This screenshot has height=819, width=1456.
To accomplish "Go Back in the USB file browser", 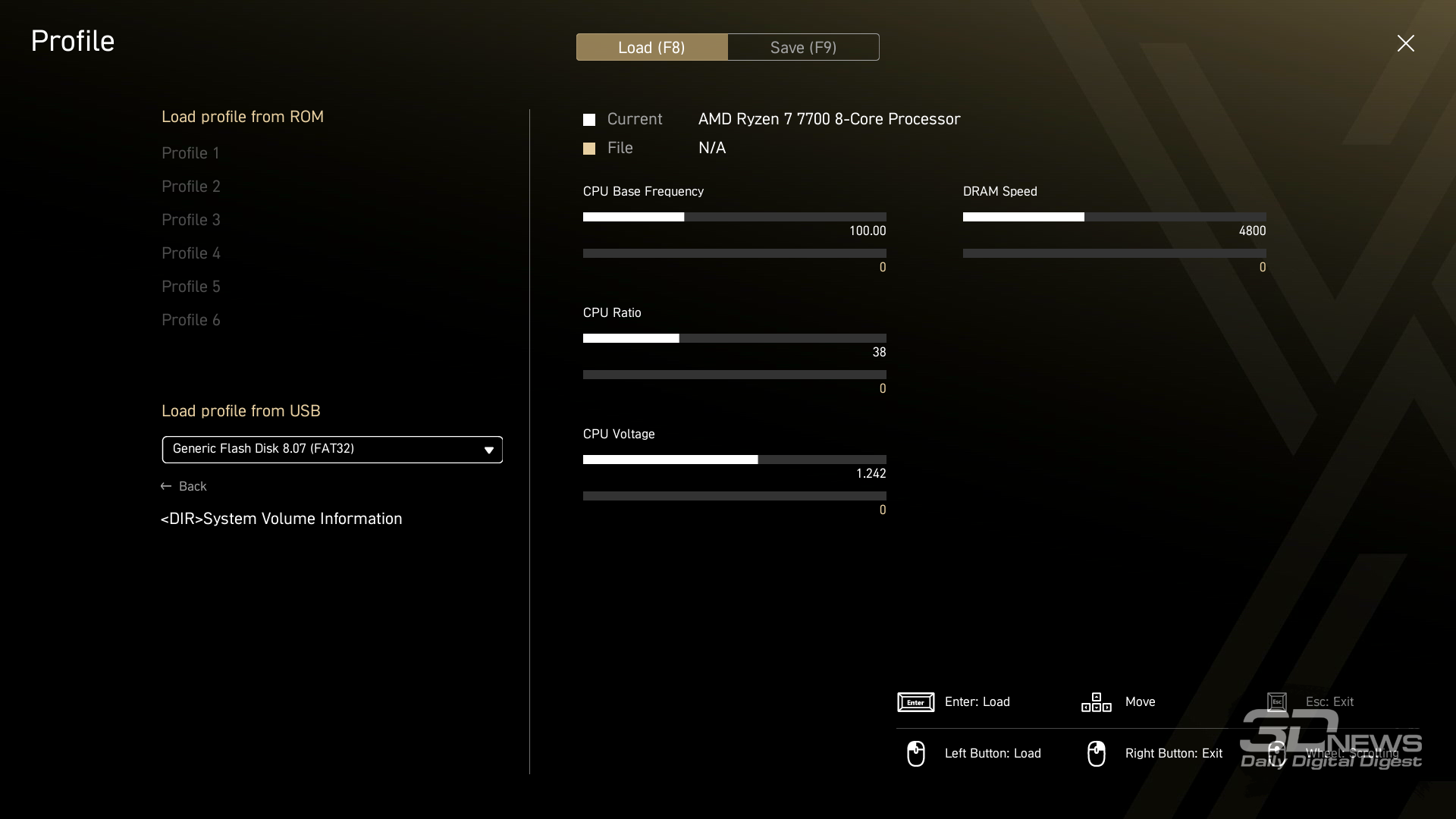I will click(184, 486).
